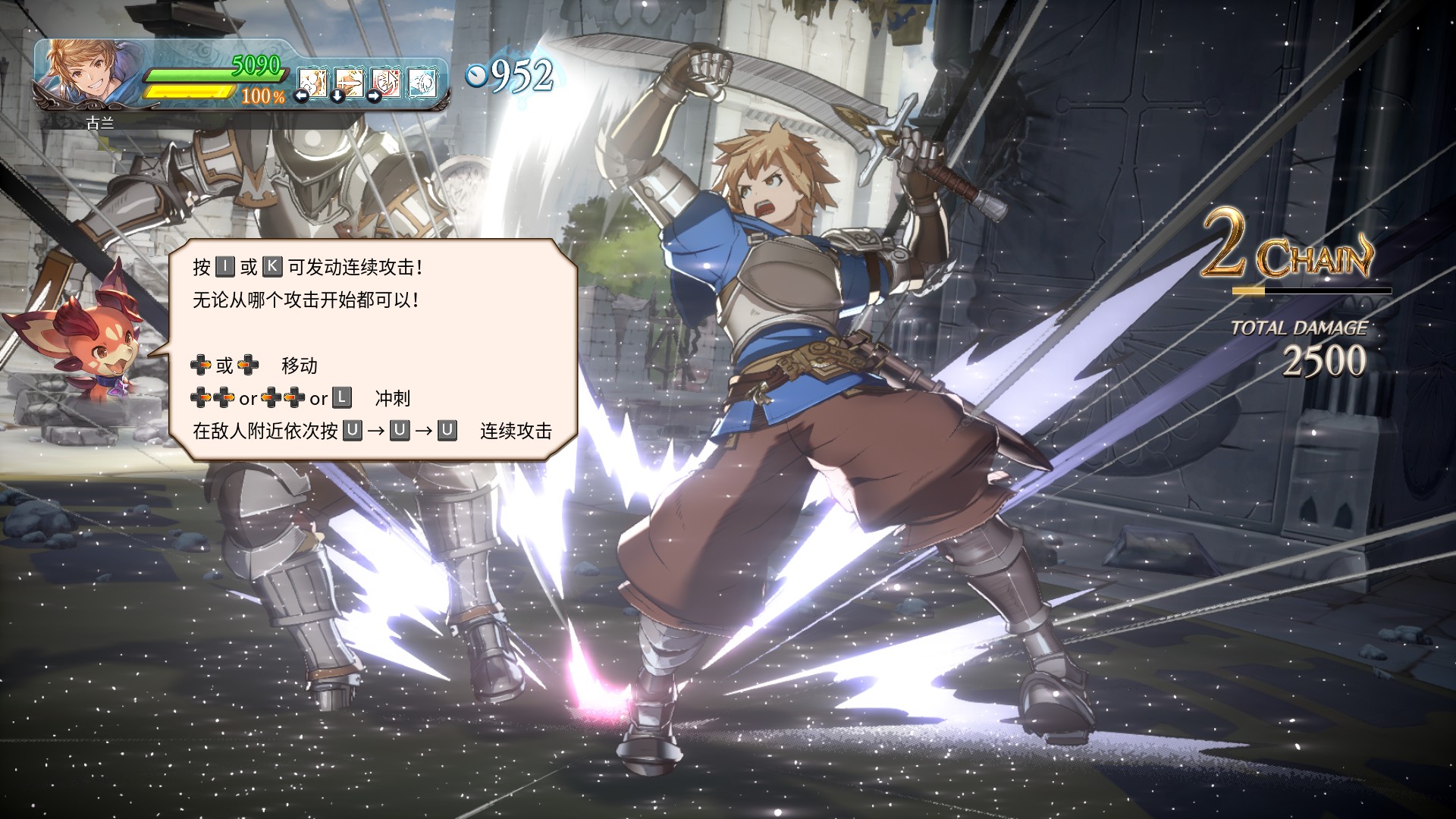Click the green health bar showing 5090
Image resolution: width=1456 pixels, height=819 pixels.
[x=212, y=76]
